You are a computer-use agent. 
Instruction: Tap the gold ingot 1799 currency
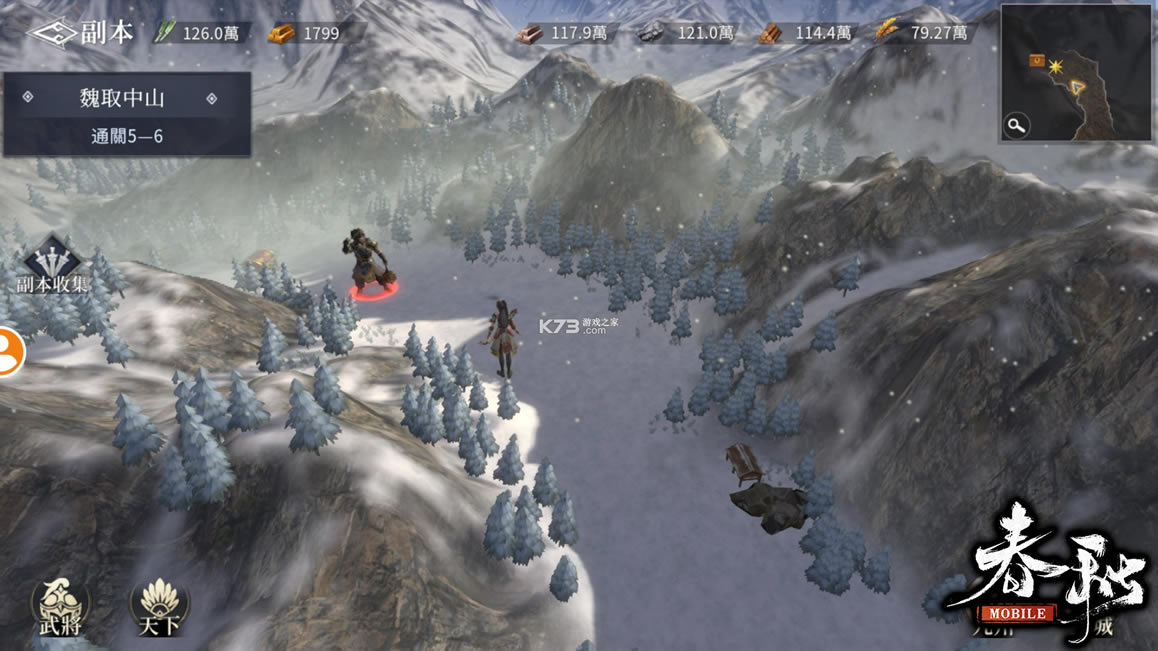tap(304, 33)
